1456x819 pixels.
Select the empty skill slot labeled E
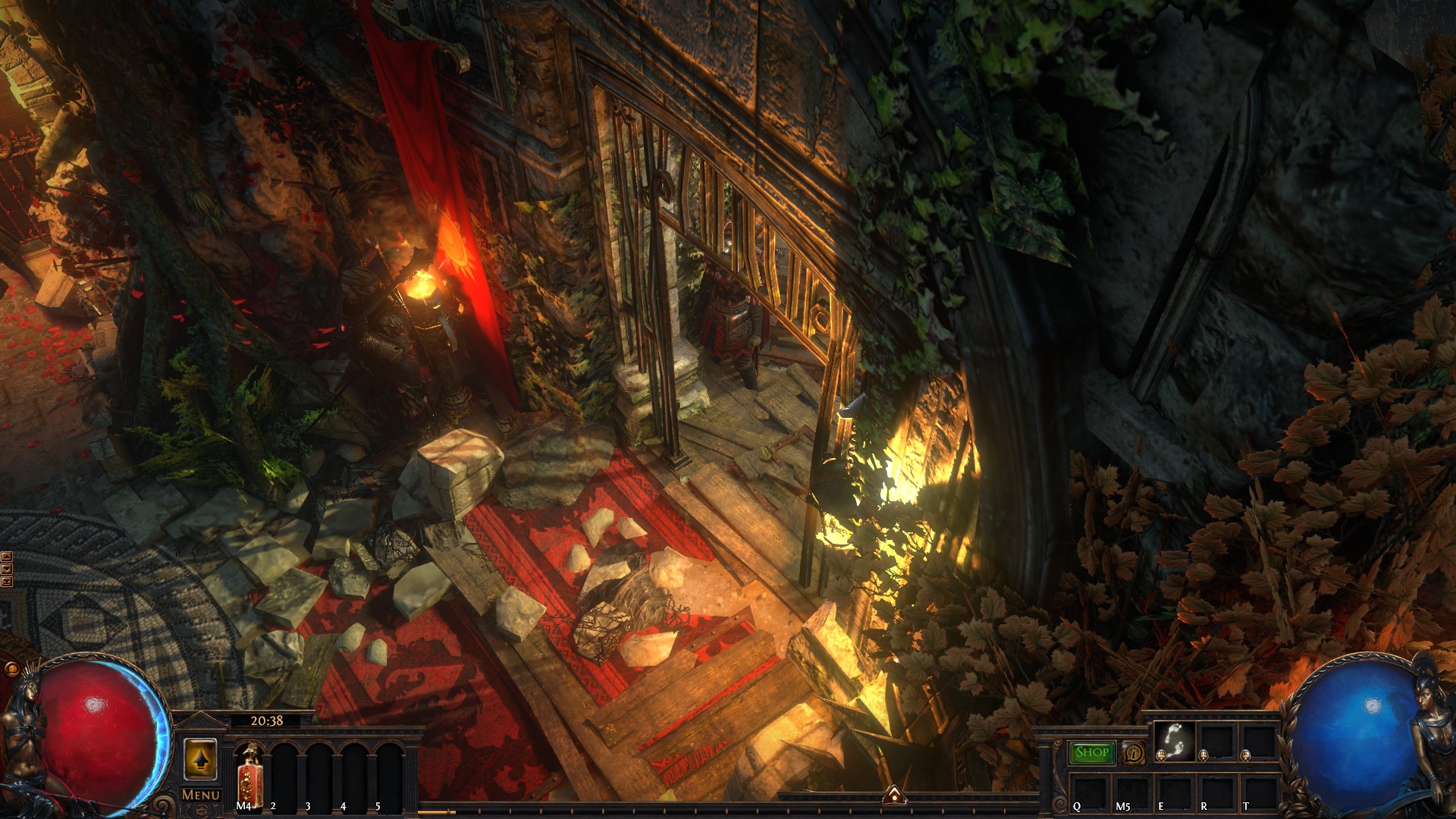[x=1174, y=792]
